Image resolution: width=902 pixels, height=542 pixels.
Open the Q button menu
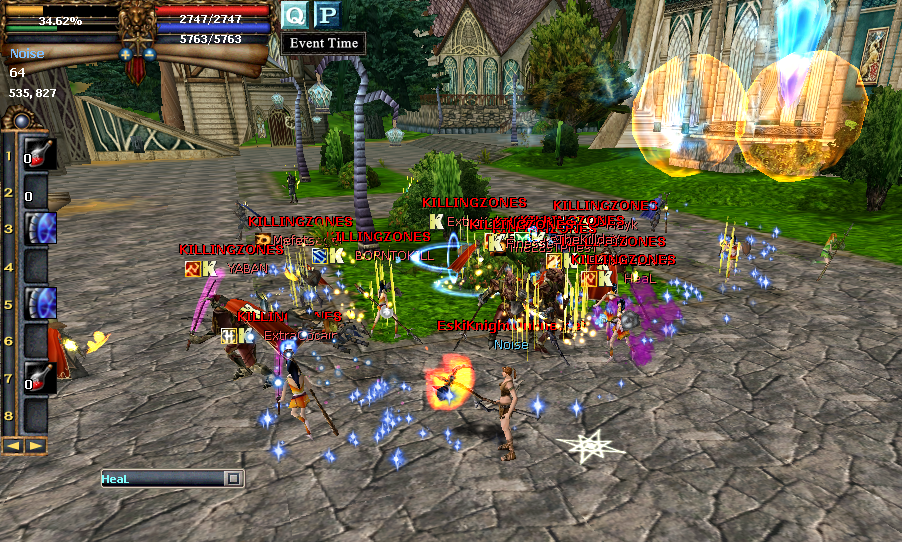point(293,14)
